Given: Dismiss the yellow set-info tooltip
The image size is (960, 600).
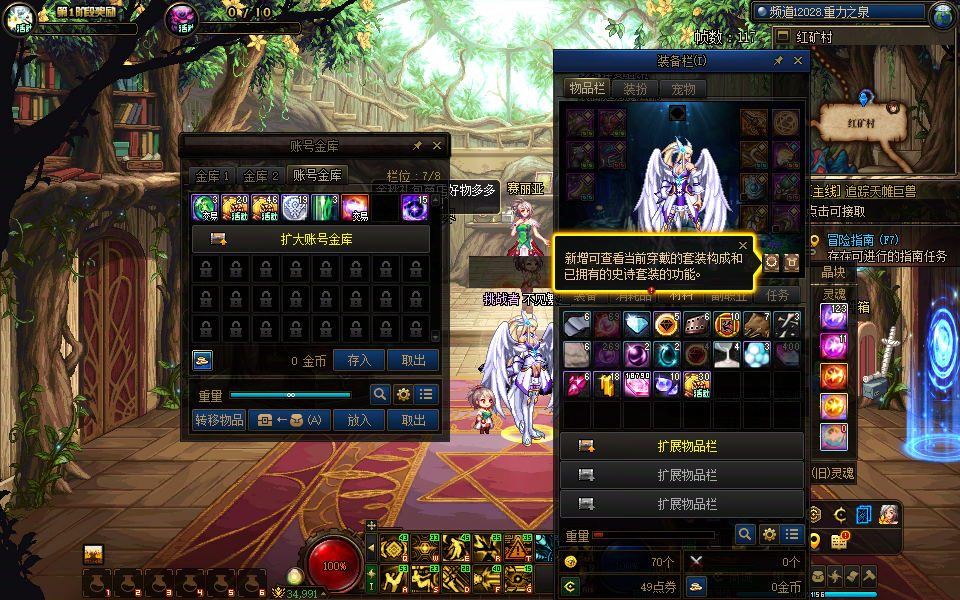Looking at the screenshot, I should click(x=743, y=244).
